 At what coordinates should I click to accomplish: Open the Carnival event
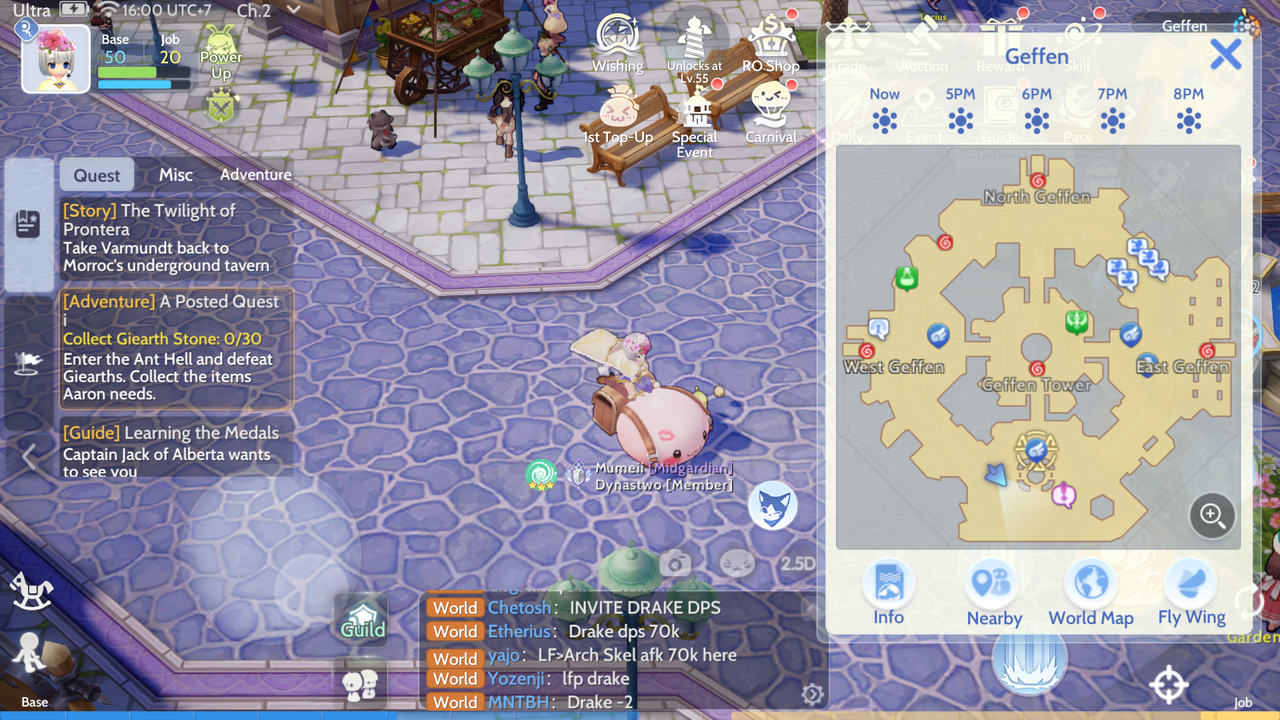771,115
